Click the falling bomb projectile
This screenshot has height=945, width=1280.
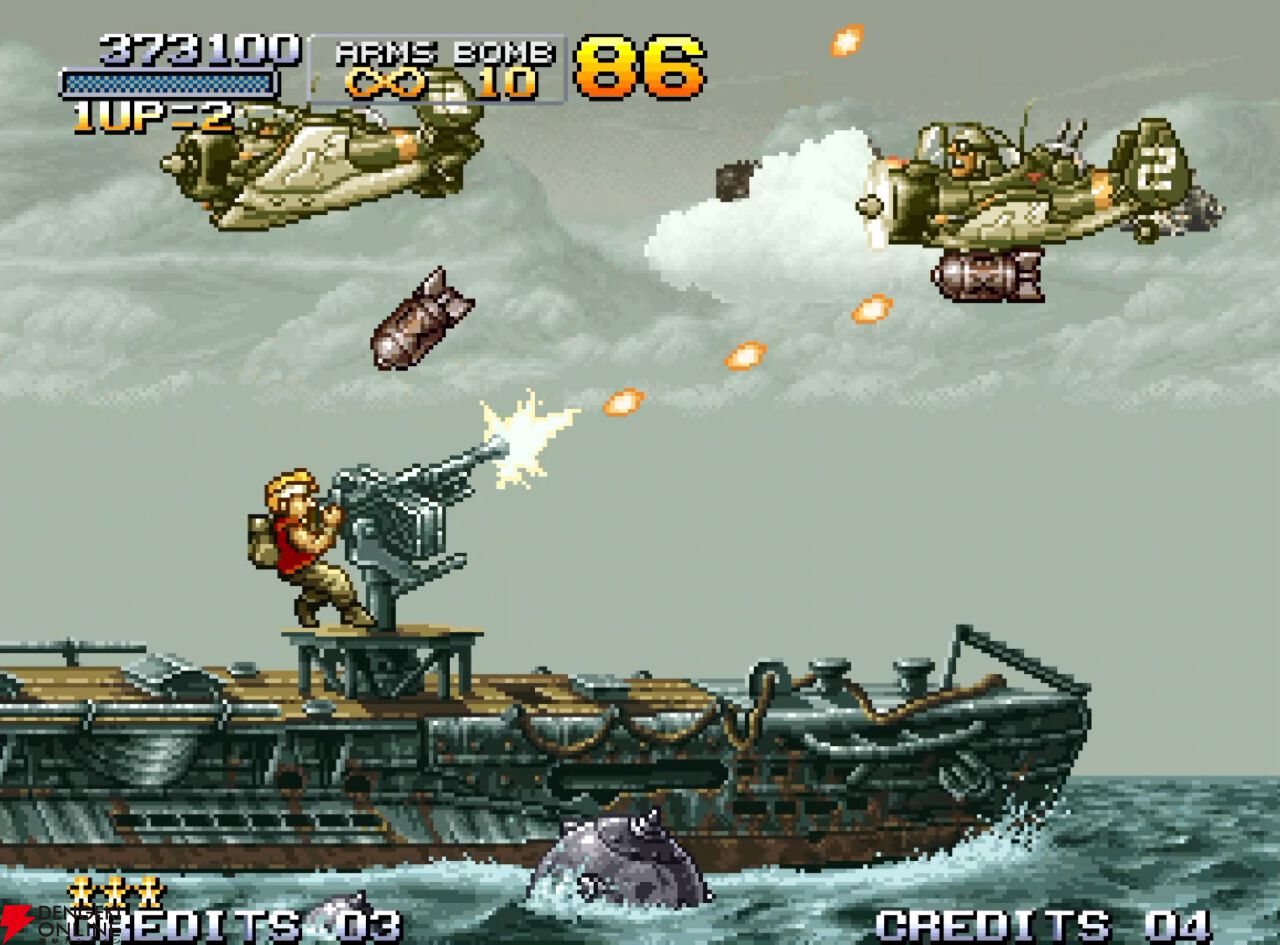tap(422, 320)
